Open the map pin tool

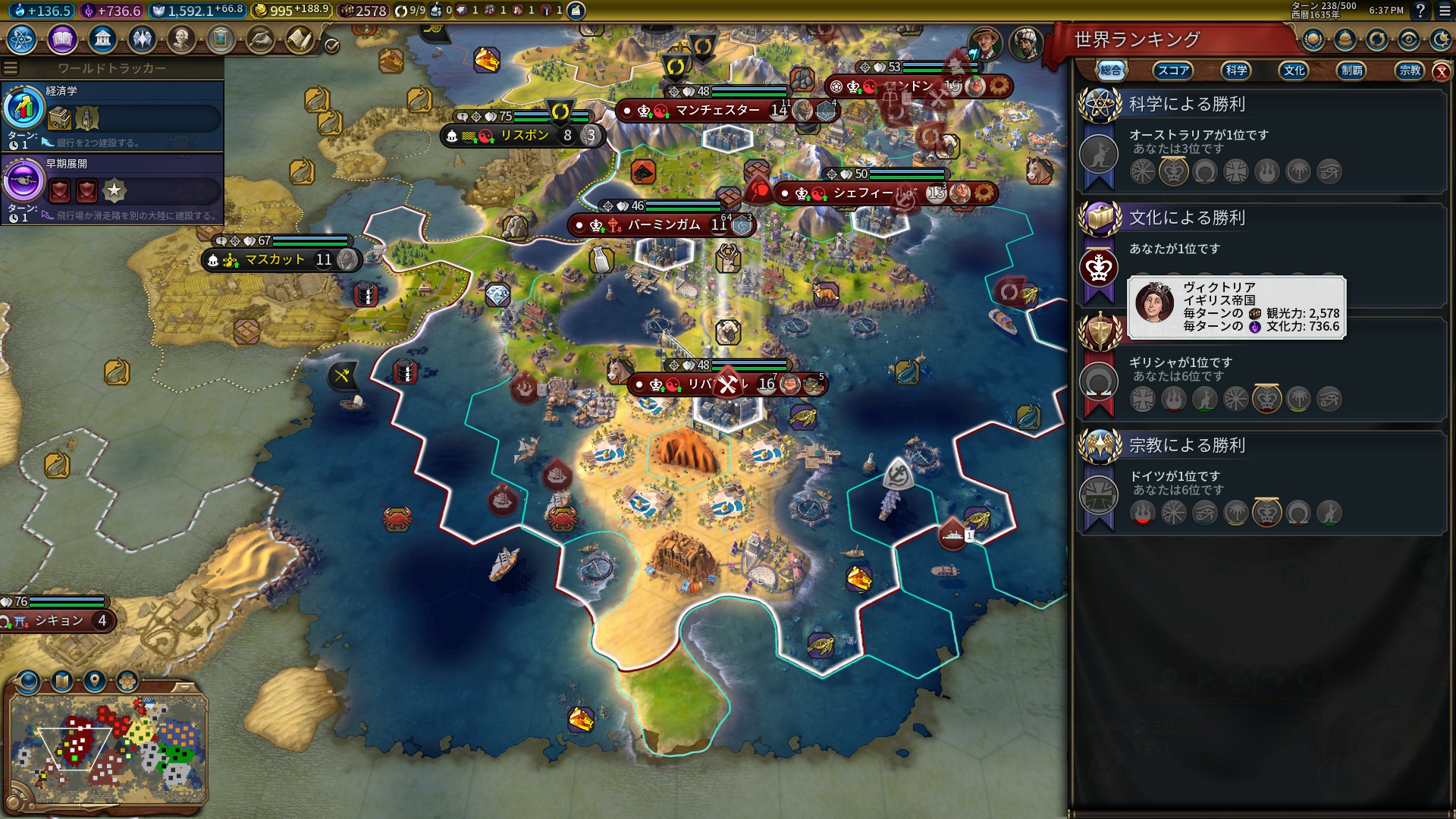coord(95,681)
